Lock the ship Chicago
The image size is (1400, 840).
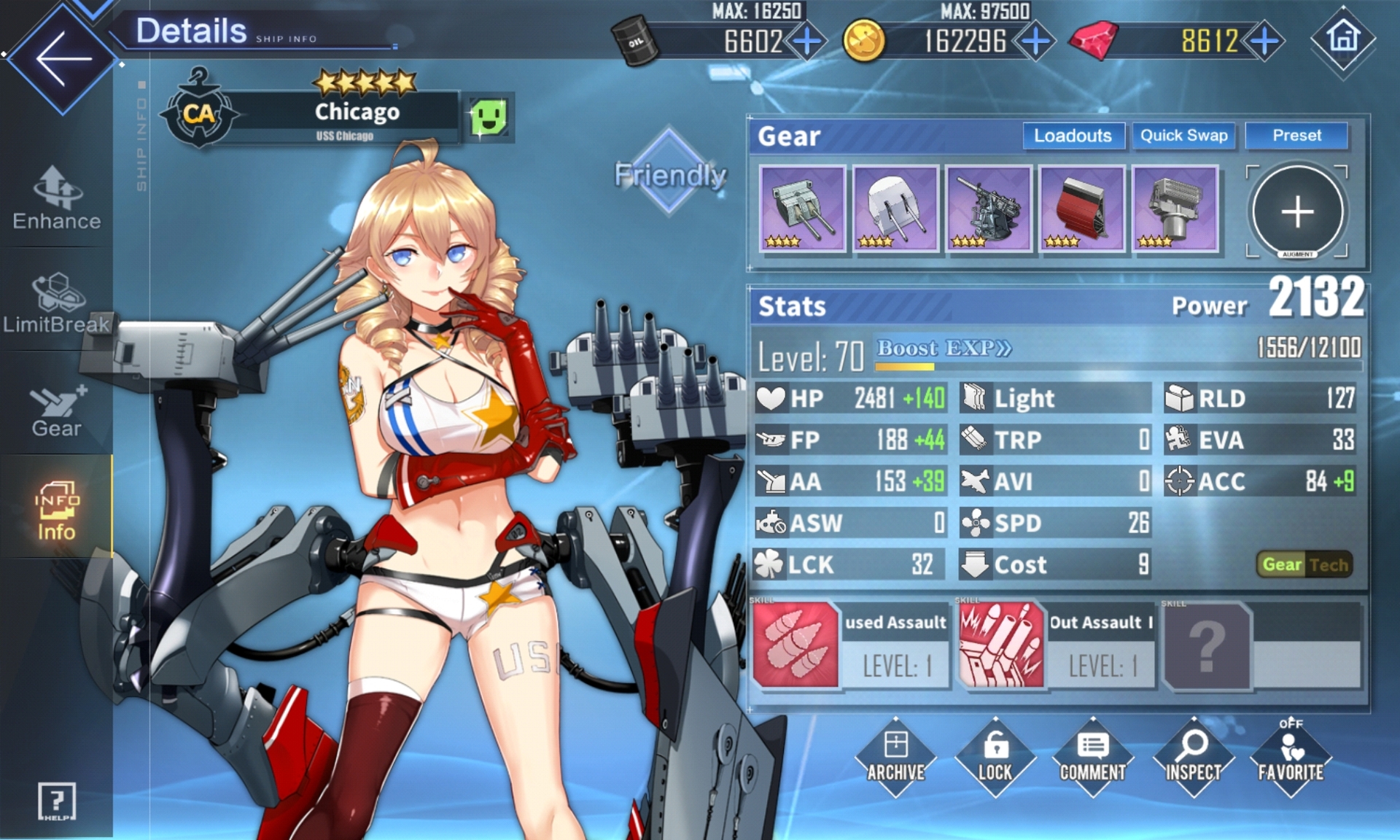pyautogui.click(x=995, y=757)
